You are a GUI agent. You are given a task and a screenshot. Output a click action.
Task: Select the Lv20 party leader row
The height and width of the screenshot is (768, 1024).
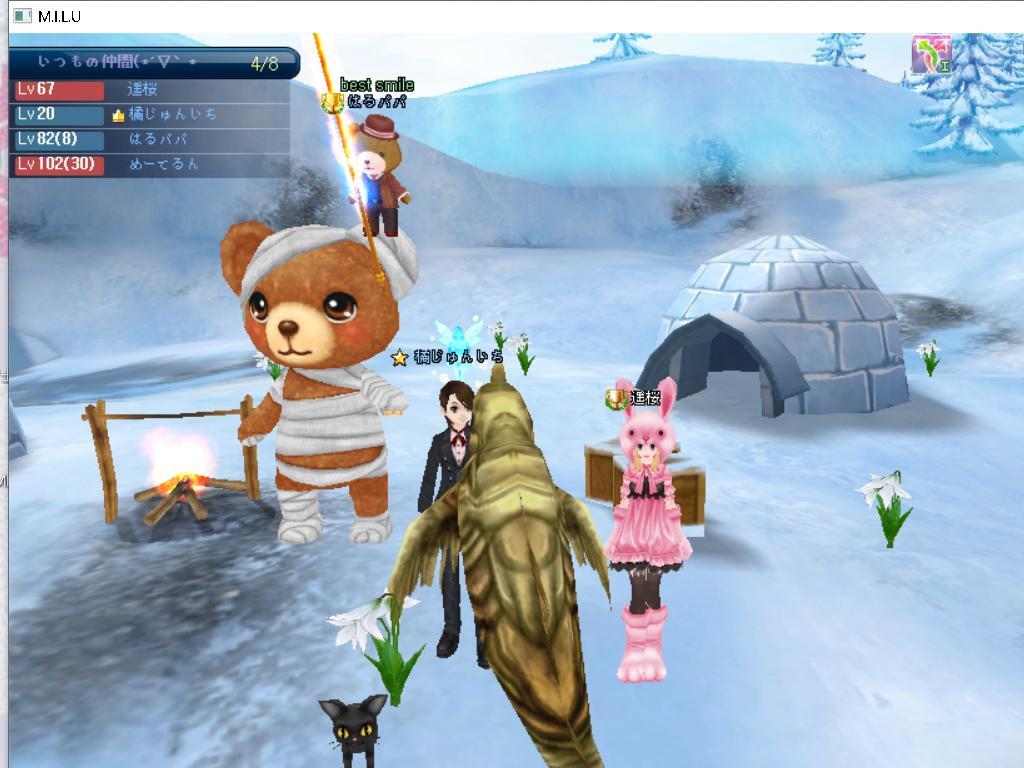coord(150,115)
